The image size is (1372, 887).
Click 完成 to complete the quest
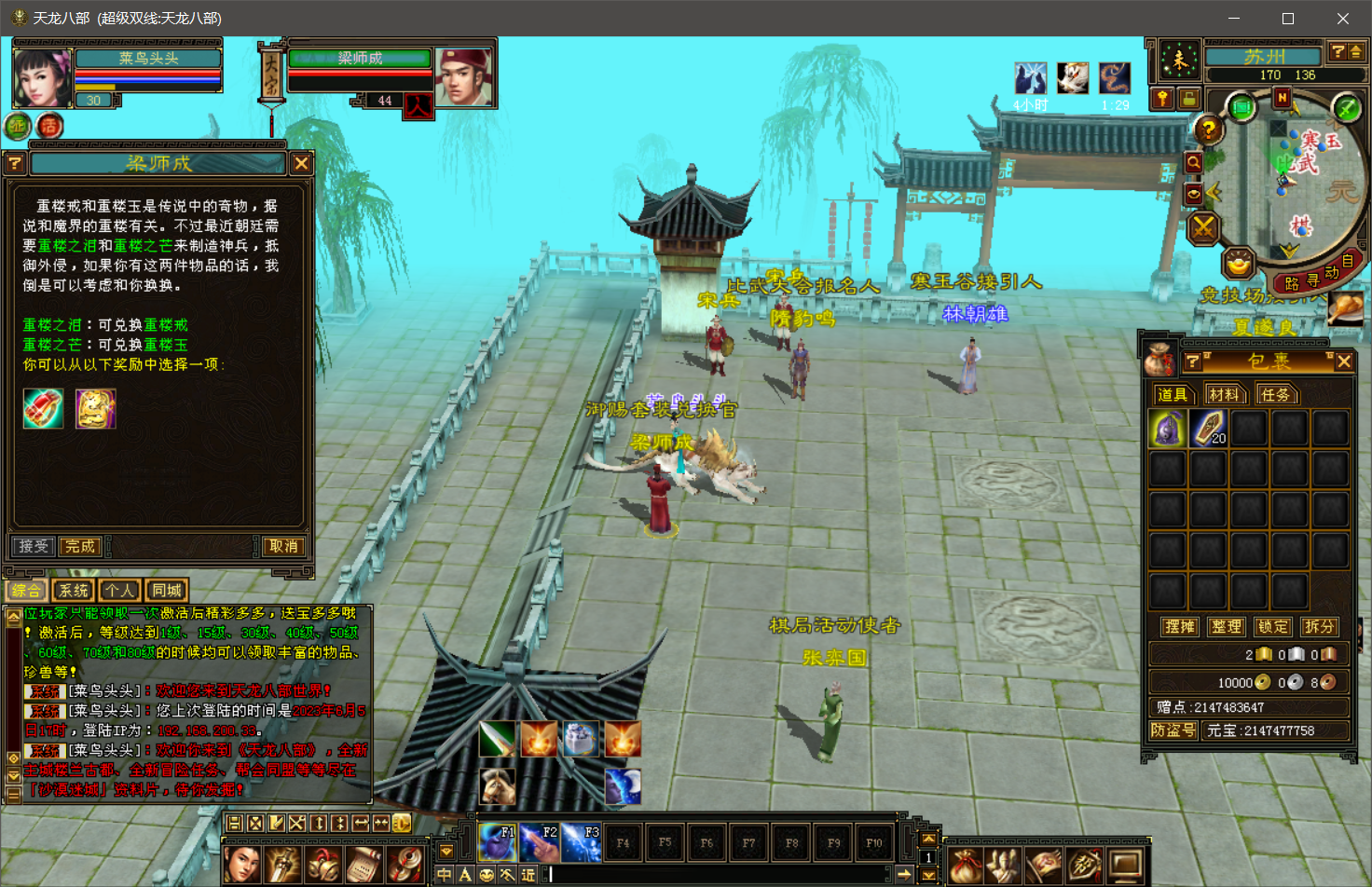[80, 546]
